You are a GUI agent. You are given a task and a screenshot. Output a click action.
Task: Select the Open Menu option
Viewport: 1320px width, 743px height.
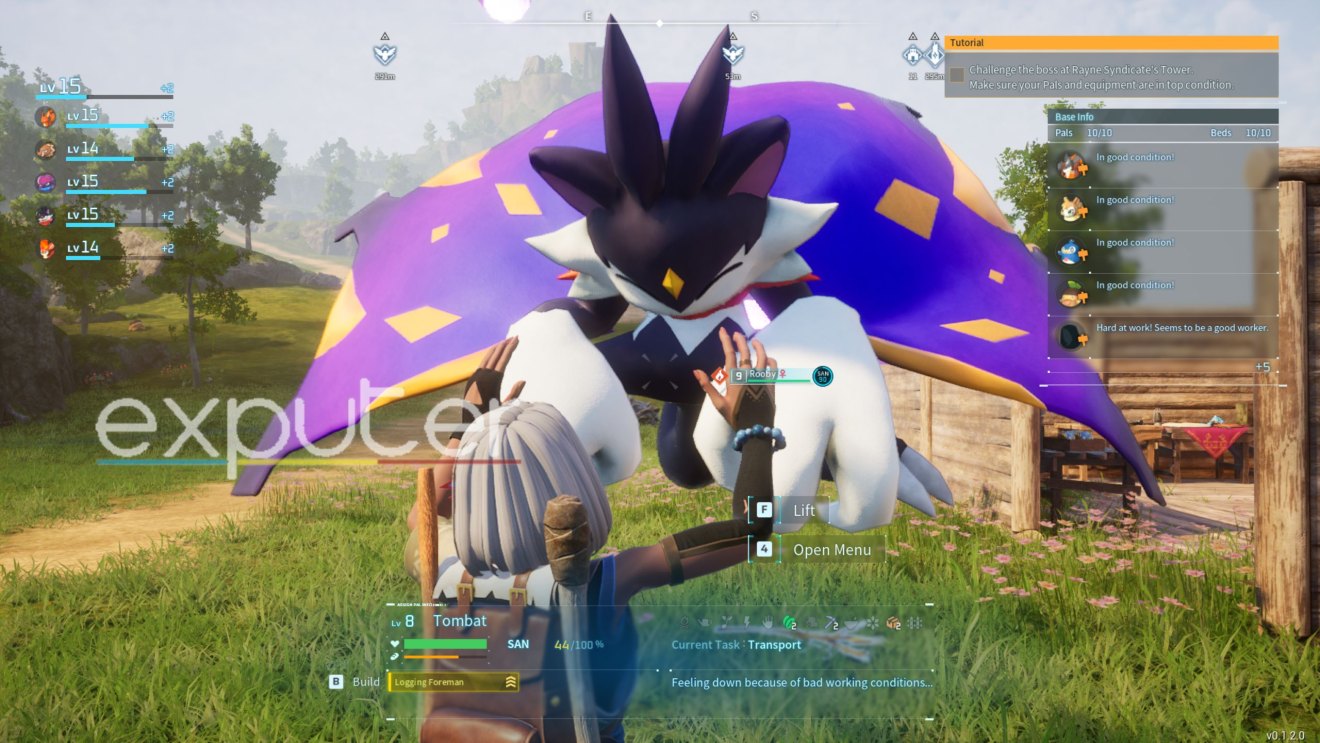tap(831, 550)
